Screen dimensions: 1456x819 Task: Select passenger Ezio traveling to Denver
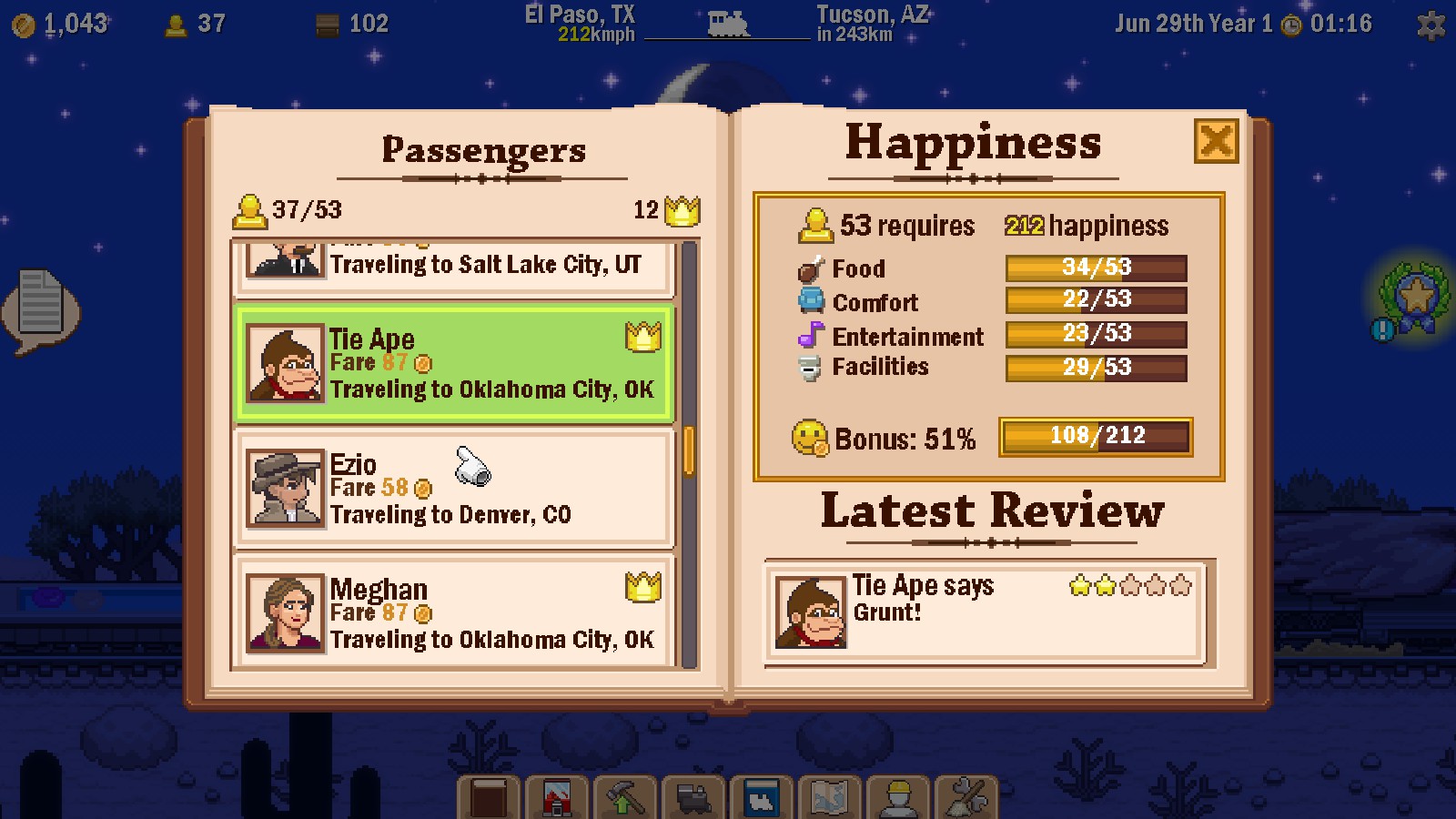[455, 489]
